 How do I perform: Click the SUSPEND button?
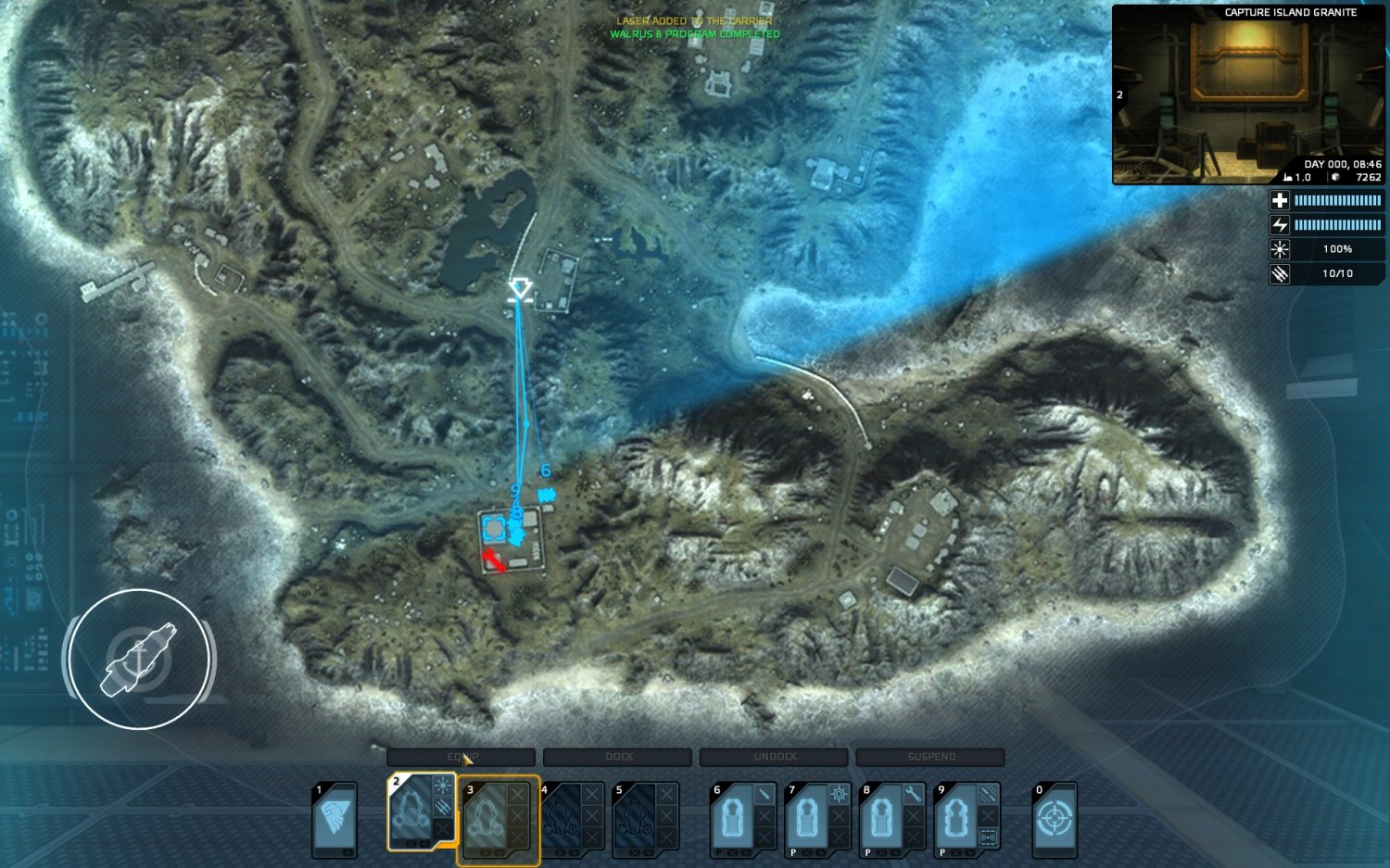point(929,757)
